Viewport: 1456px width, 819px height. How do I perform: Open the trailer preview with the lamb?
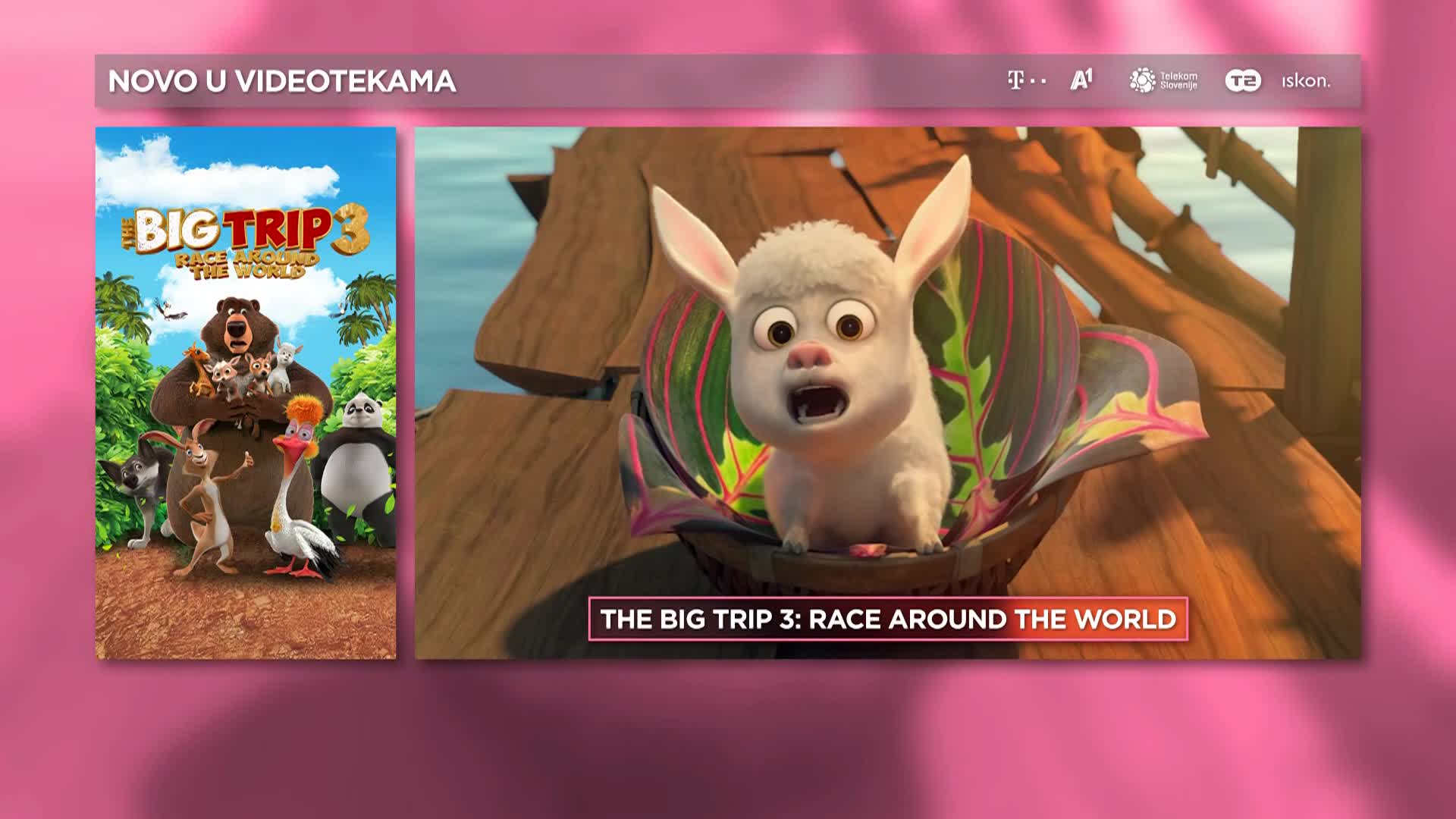pyautogui.click(x=887, y=364)
